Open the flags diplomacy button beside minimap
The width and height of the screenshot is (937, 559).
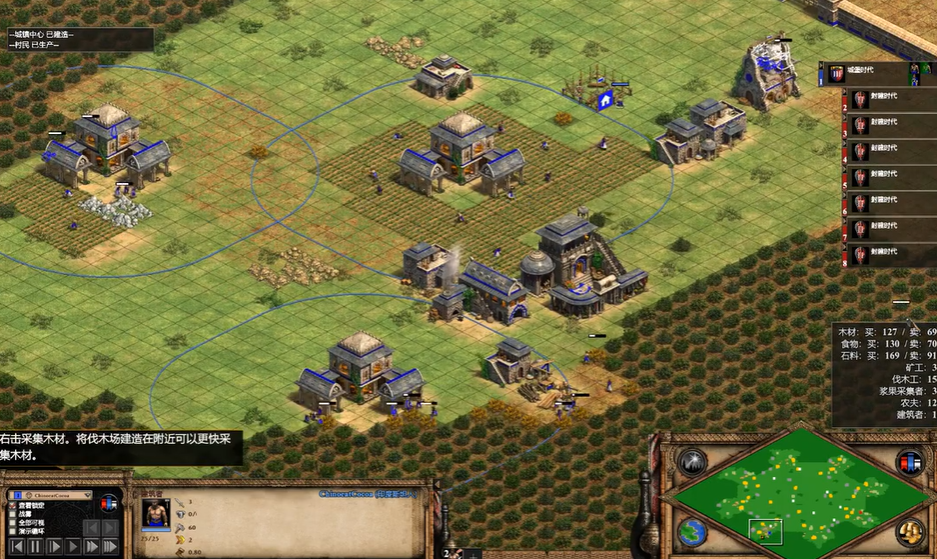point(909,463)
